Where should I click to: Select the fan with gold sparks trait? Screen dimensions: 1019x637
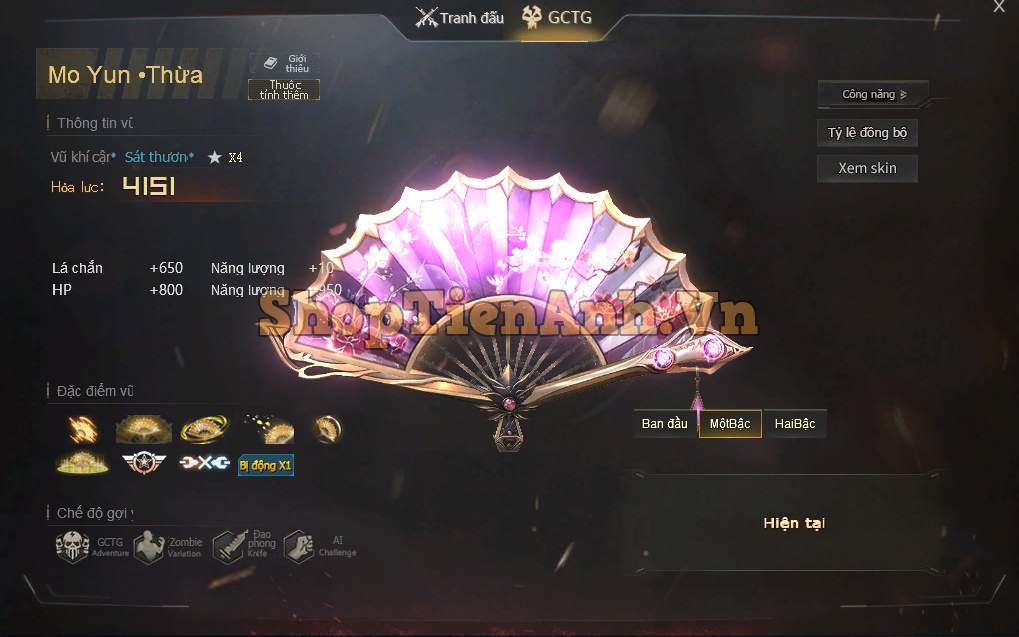tap(267, 429)
